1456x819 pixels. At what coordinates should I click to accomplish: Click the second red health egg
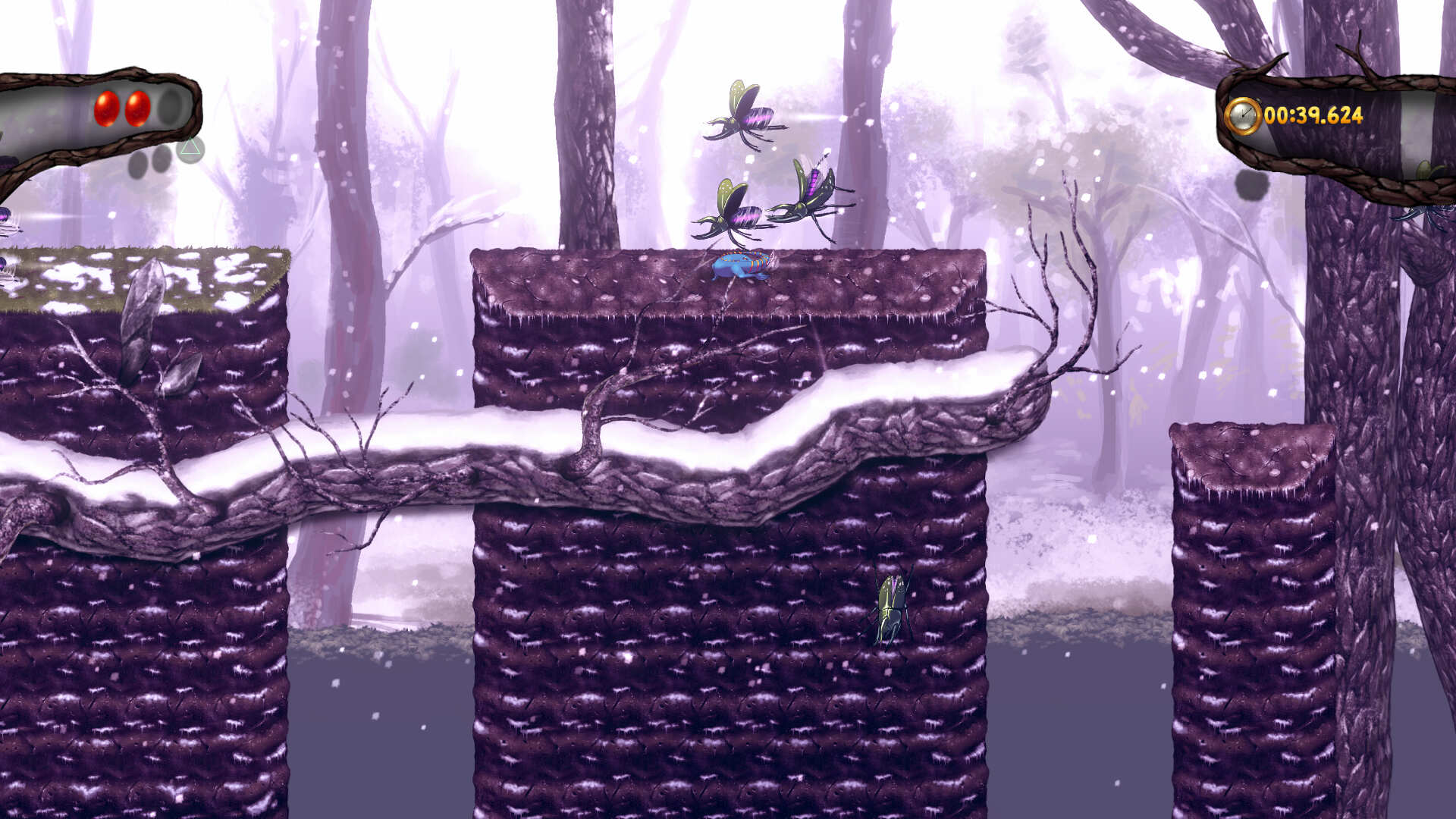pos(136,108)
